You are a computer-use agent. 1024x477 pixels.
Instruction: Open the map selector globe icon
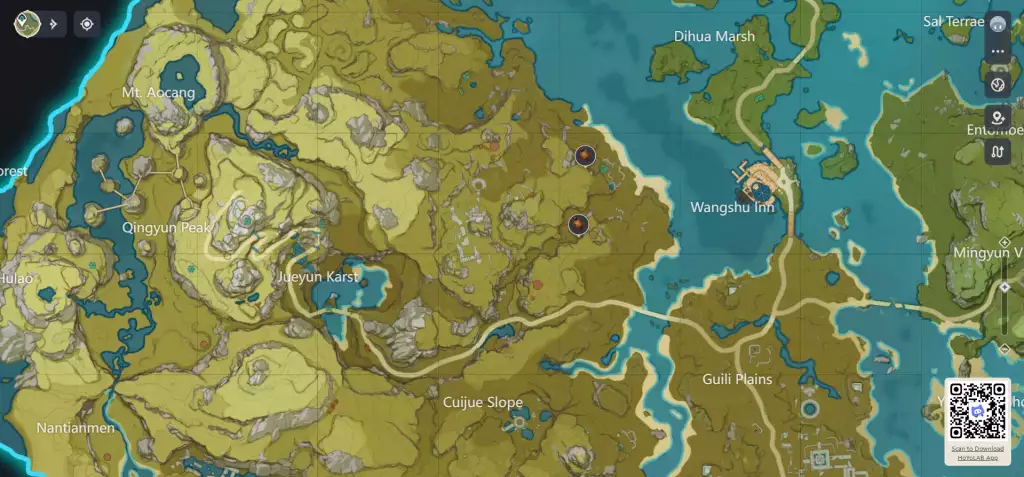click(x=27, y=23)
